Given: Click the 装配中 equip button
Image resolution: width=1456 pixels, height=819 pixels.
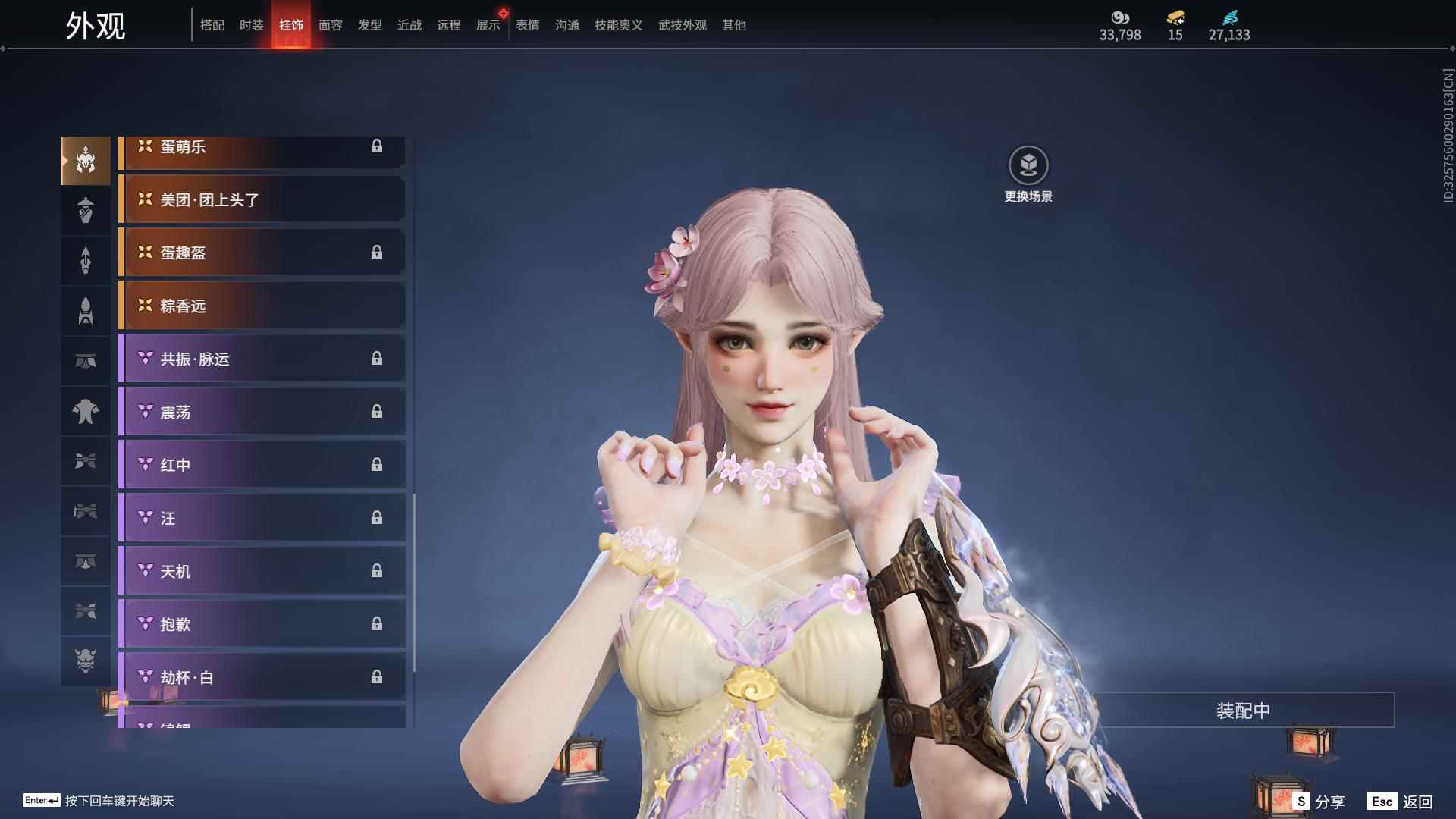Looking at the screenshot, I should pyautogui.click(x=1243, y=711).
